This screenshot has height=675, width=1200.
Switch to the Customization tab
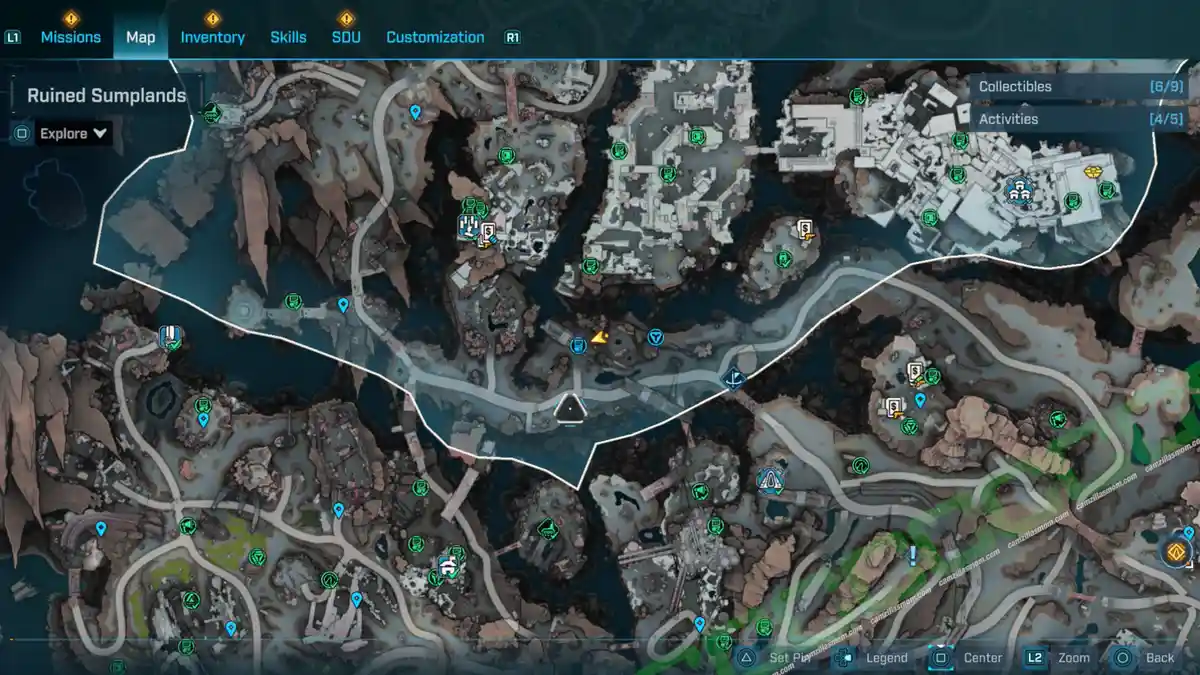point(435,37)
